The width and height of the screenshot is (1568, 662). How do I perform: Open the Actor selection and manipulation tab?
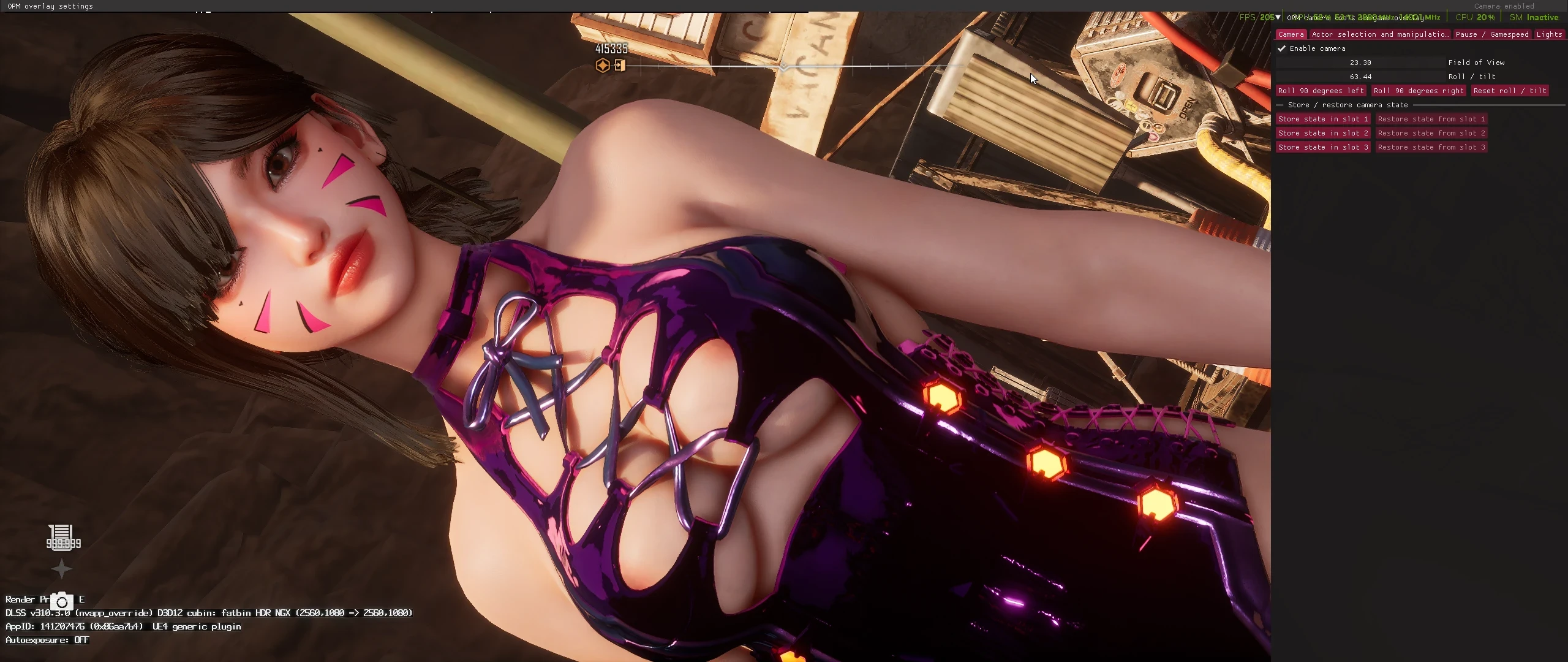[x=1379, y=34]
